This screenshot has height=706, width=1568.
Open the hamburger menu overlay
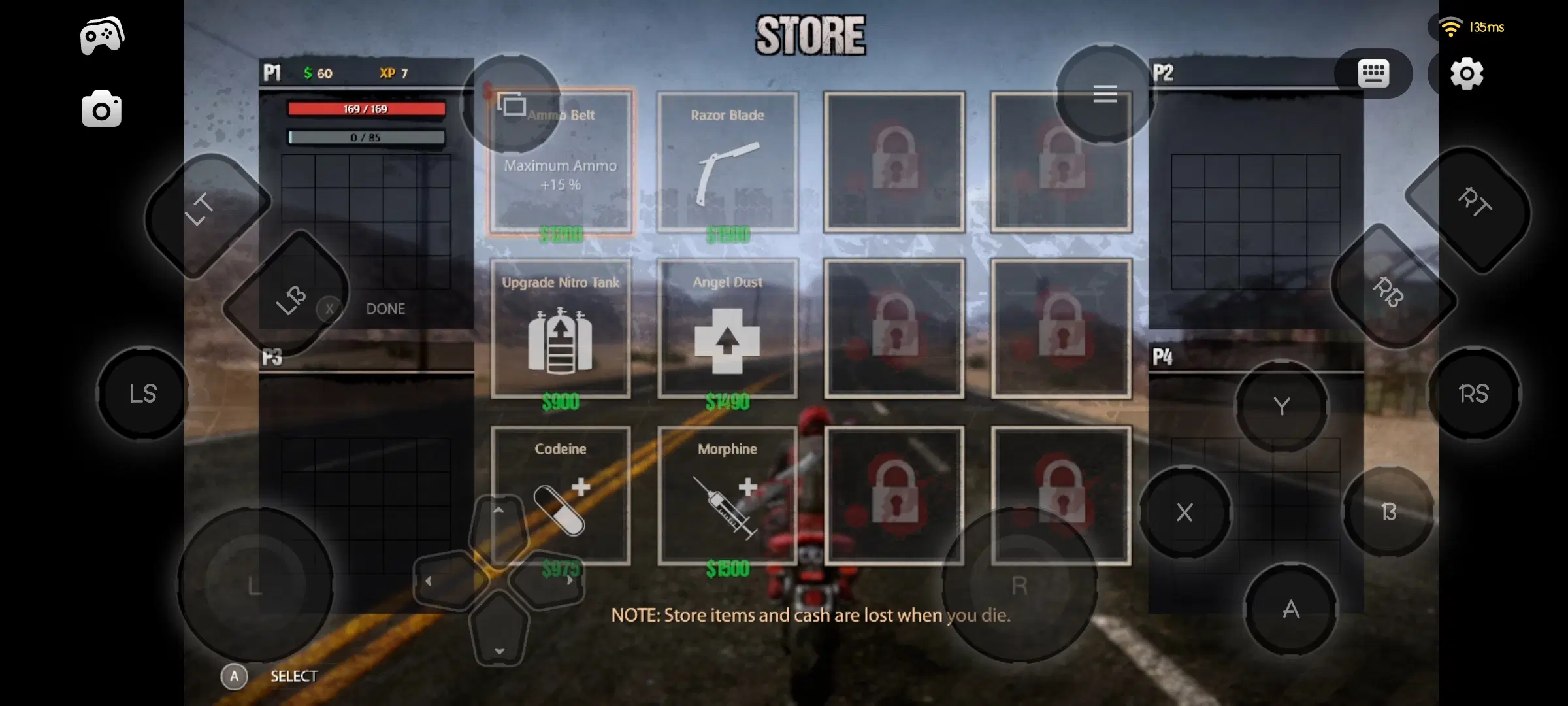tap(1105, 94)
